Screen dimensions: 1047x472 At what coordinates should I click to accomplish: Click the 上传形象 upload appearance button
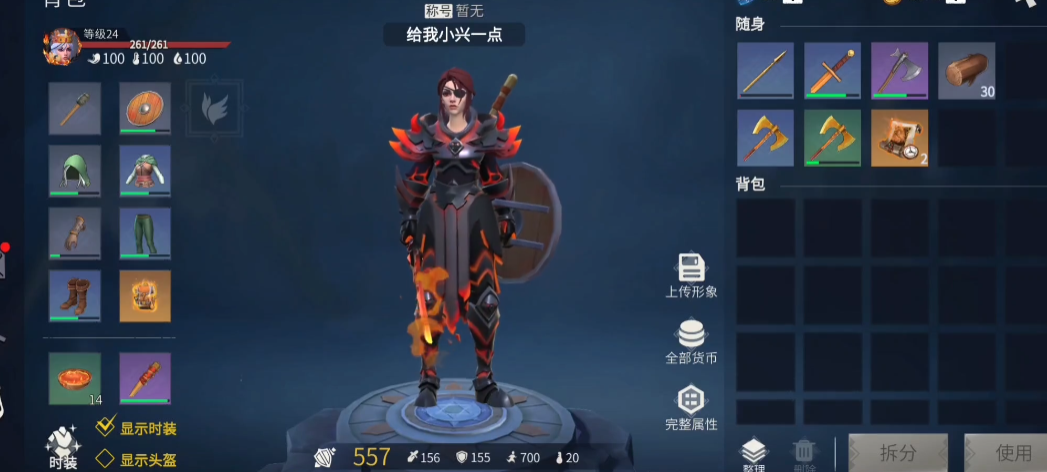tap(691, 275)
